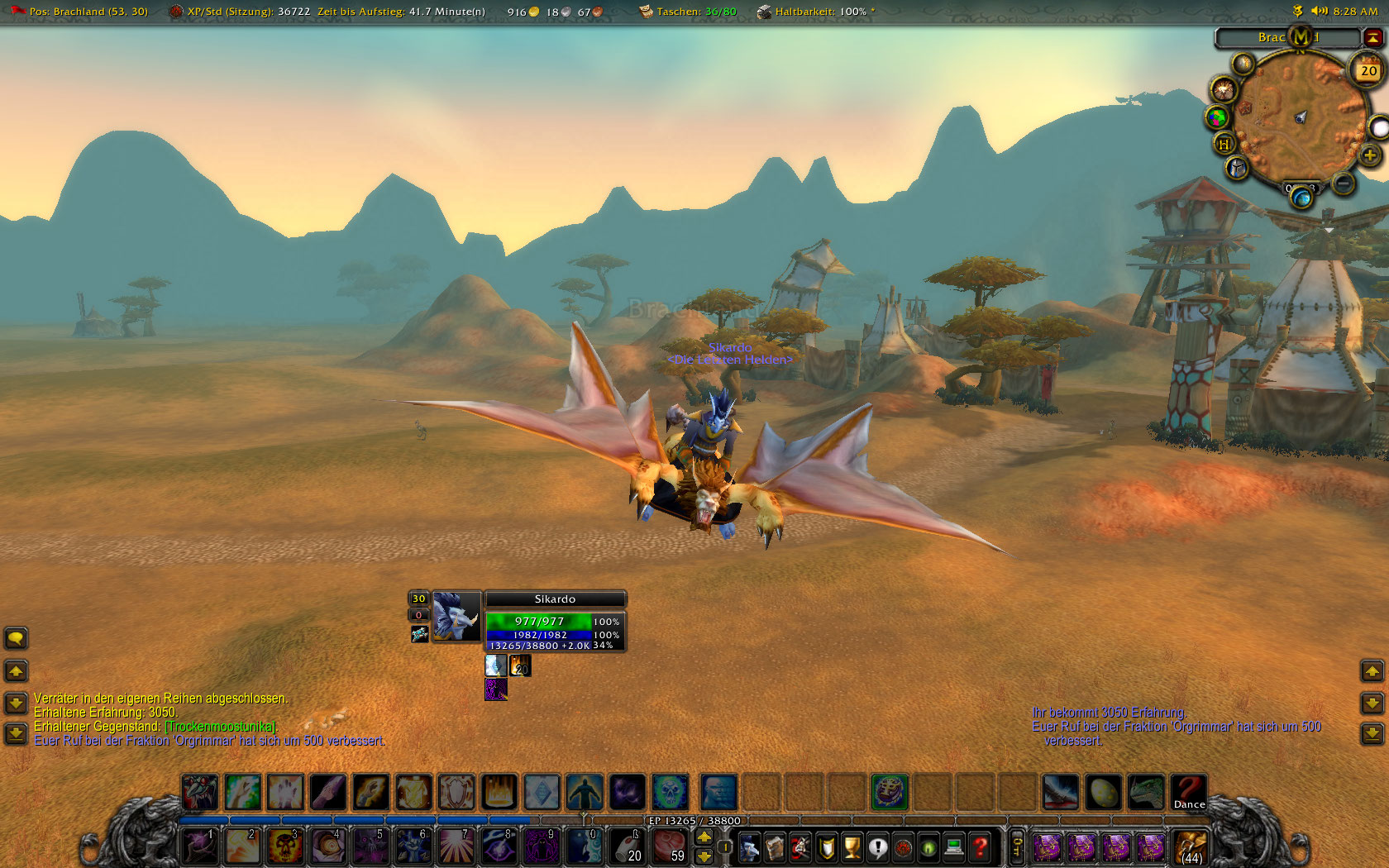The width and height of the screenshot is (1389, 868).
Task: Open the game menu computer icon
Action: click(x=954, y=847)
